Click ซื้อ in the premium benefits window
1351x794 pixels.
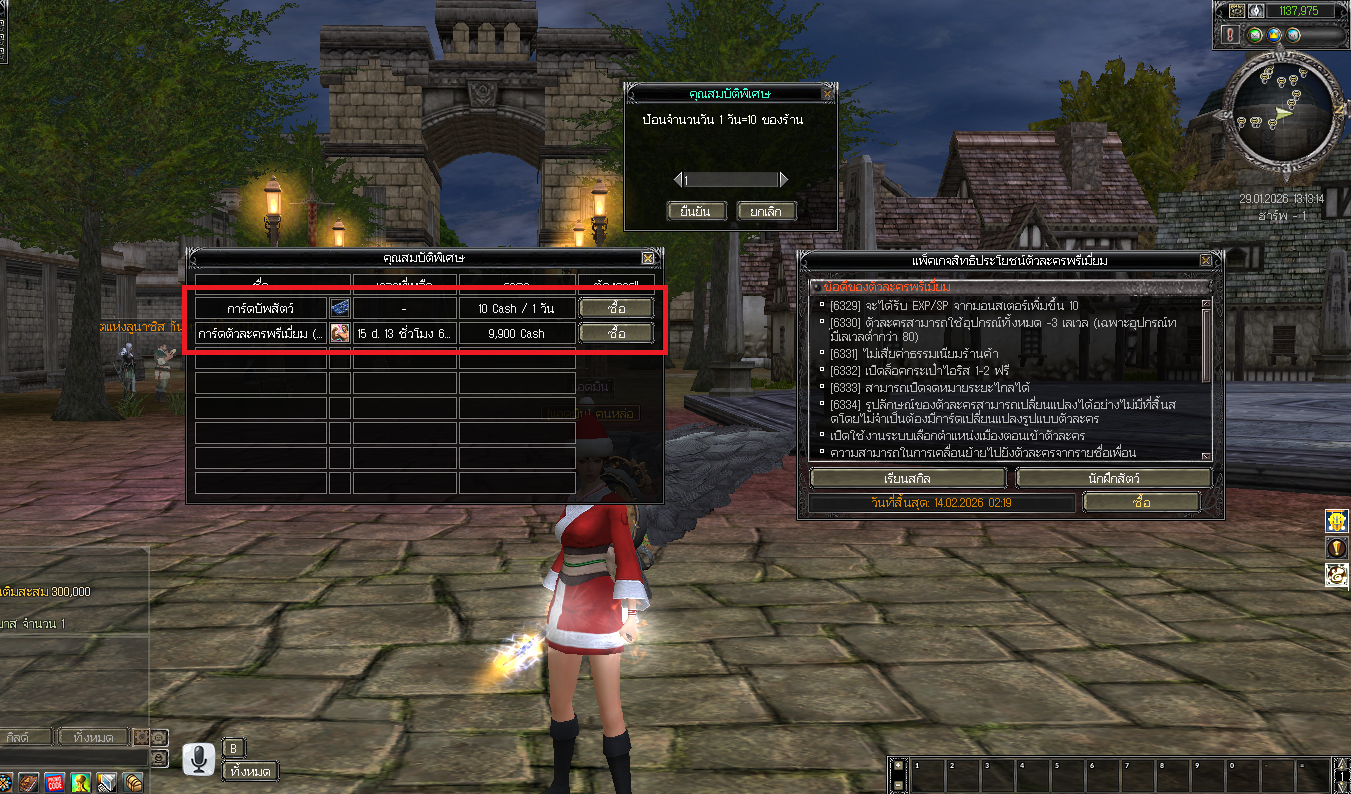[x=1141, y=502]
